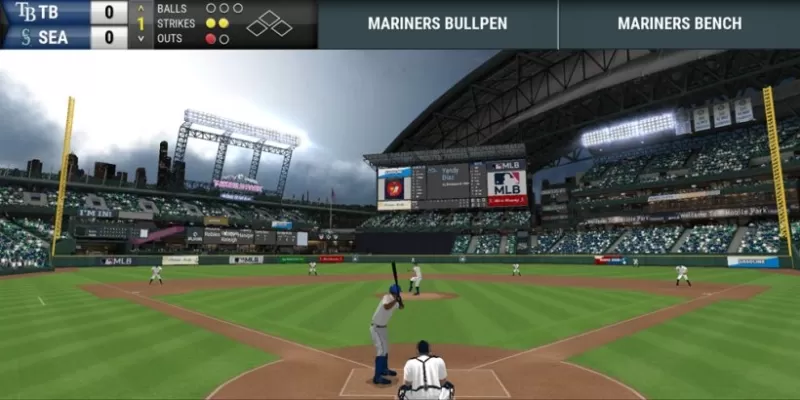Open the Mariners Bullpen panel
Viewport: 800px width, 400px height.
(437, 24)
